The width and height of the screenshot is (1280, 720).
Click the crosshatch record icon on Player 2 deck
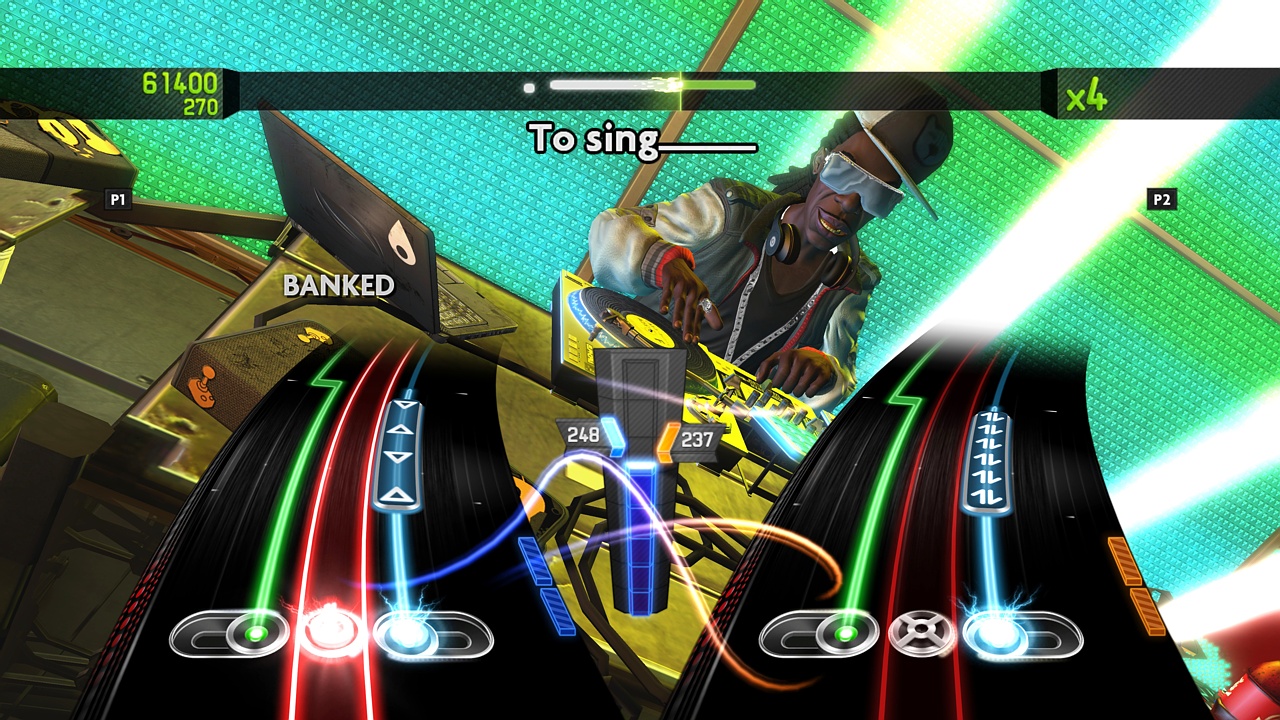tap(922, 628)
